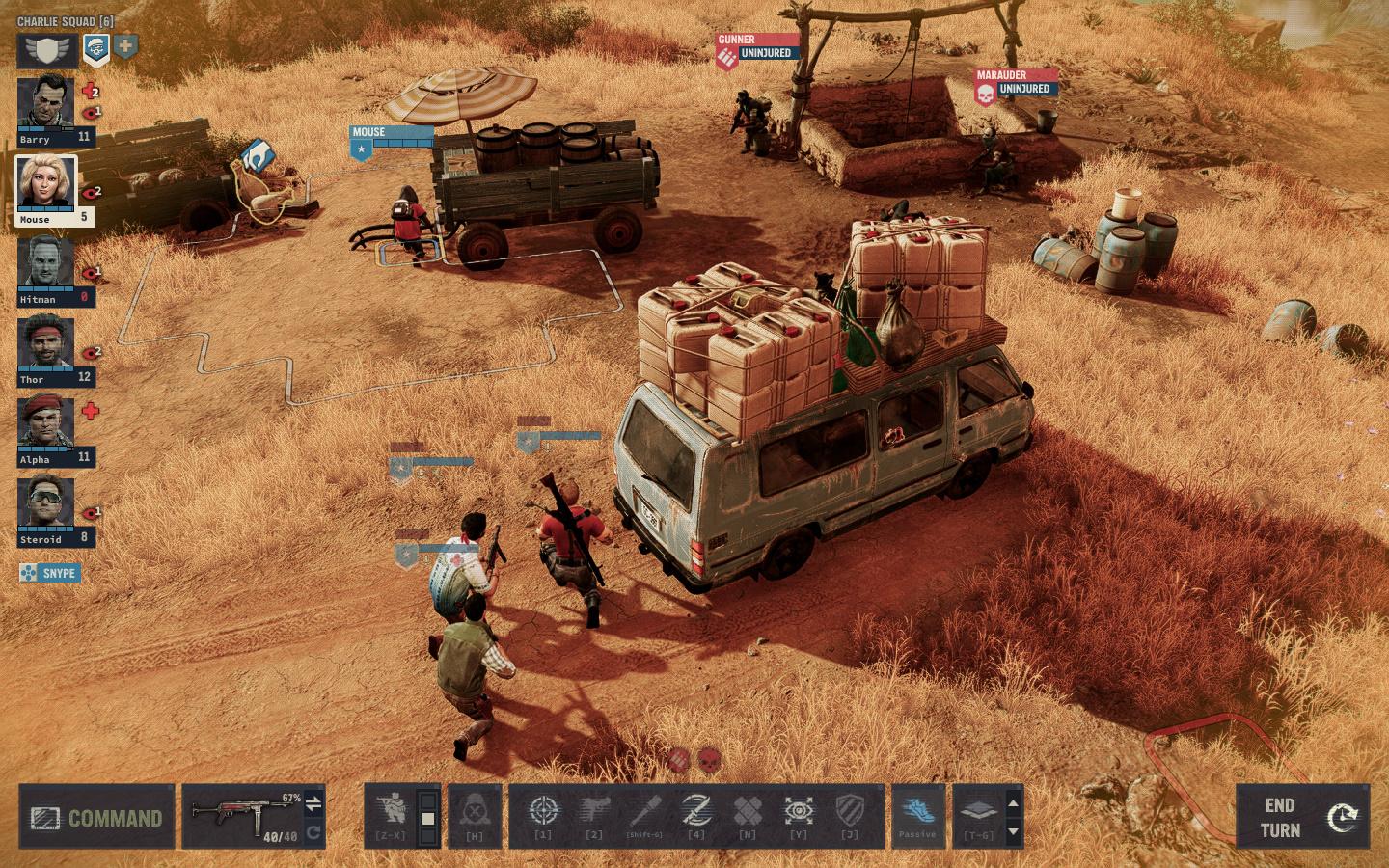Select the skull-helmet squad banner
Screen dimensions: 1389x868
click(x=95, y=48)
